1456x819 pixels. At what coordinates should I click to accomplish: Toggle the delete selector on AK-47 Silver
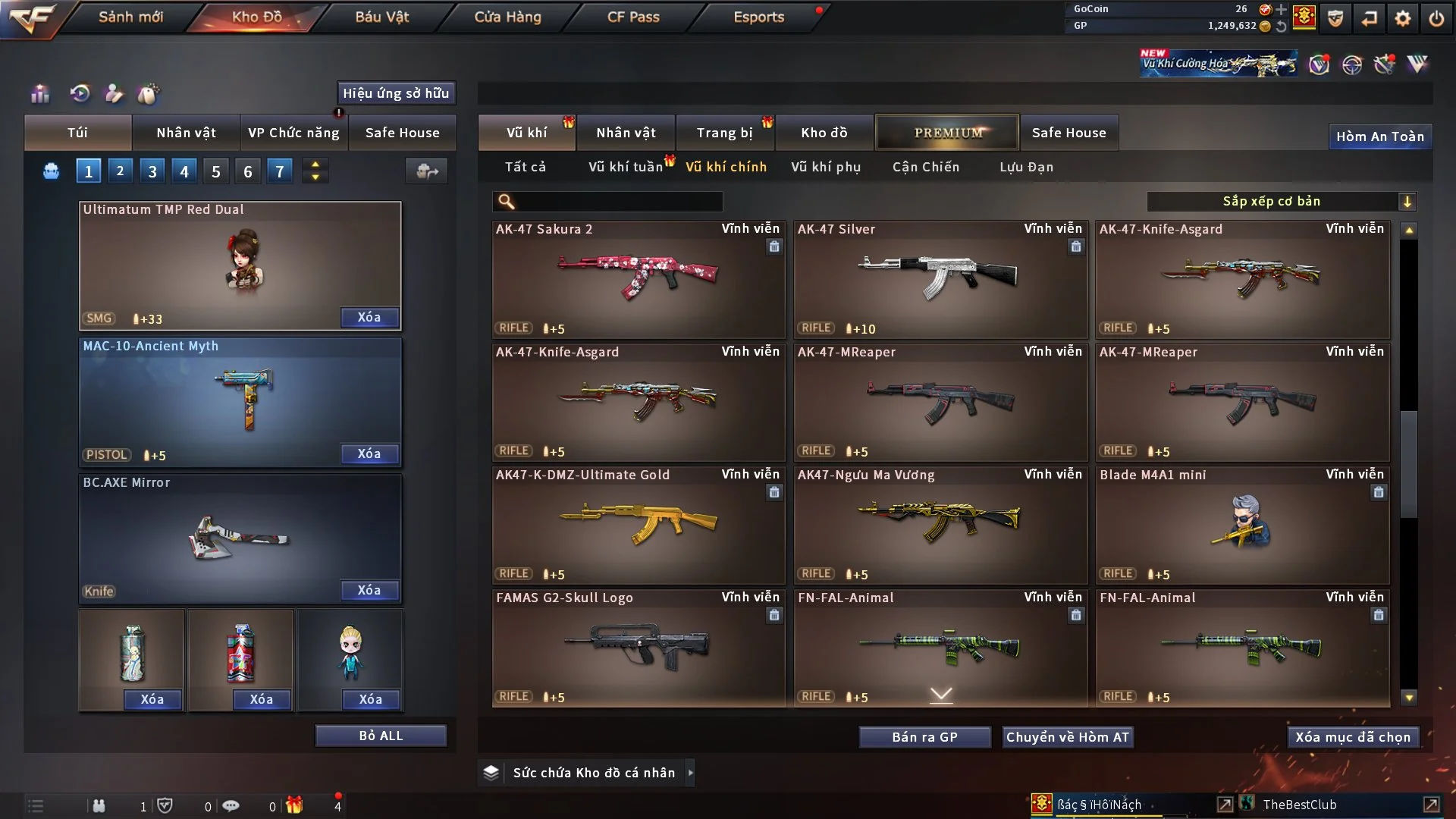point(1077,247)
